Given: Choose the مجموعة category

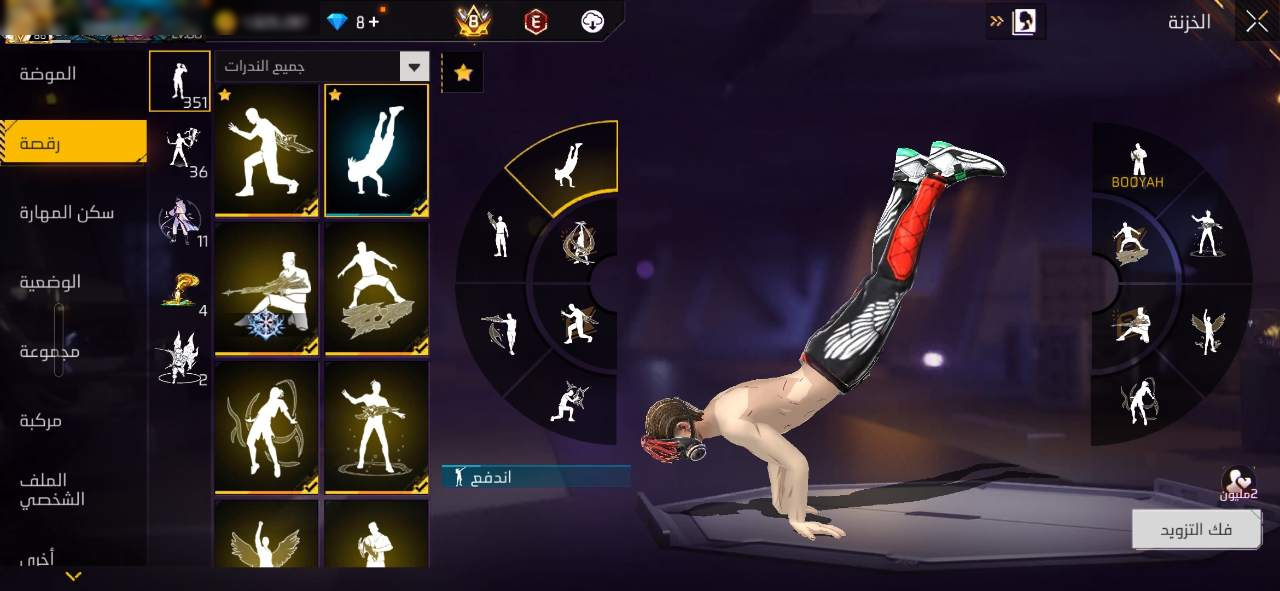Looking at the screenshot, I should click(x=50, y=352).
